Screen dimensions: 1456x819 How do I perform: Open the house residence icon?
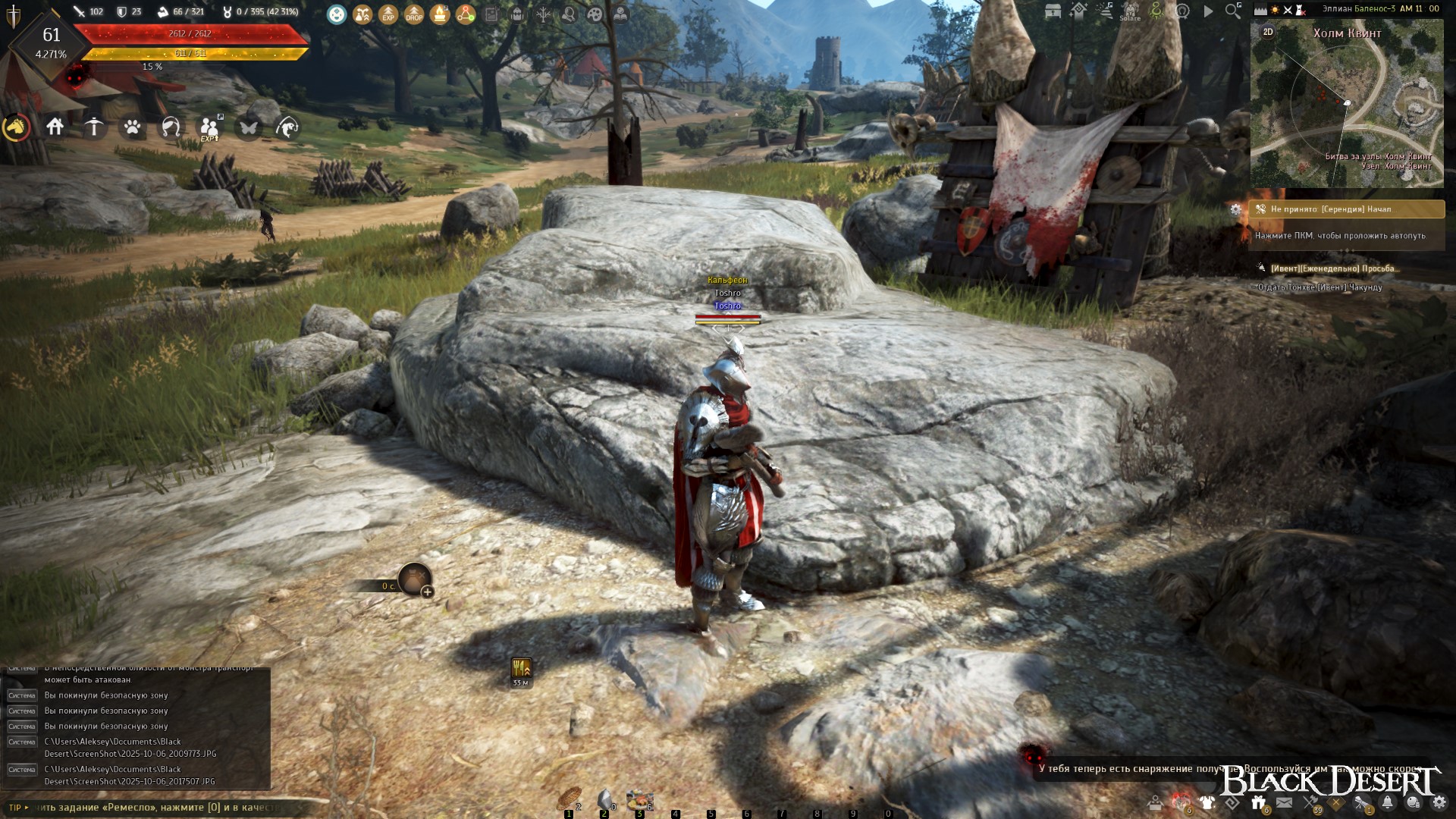tap(55, 127)
